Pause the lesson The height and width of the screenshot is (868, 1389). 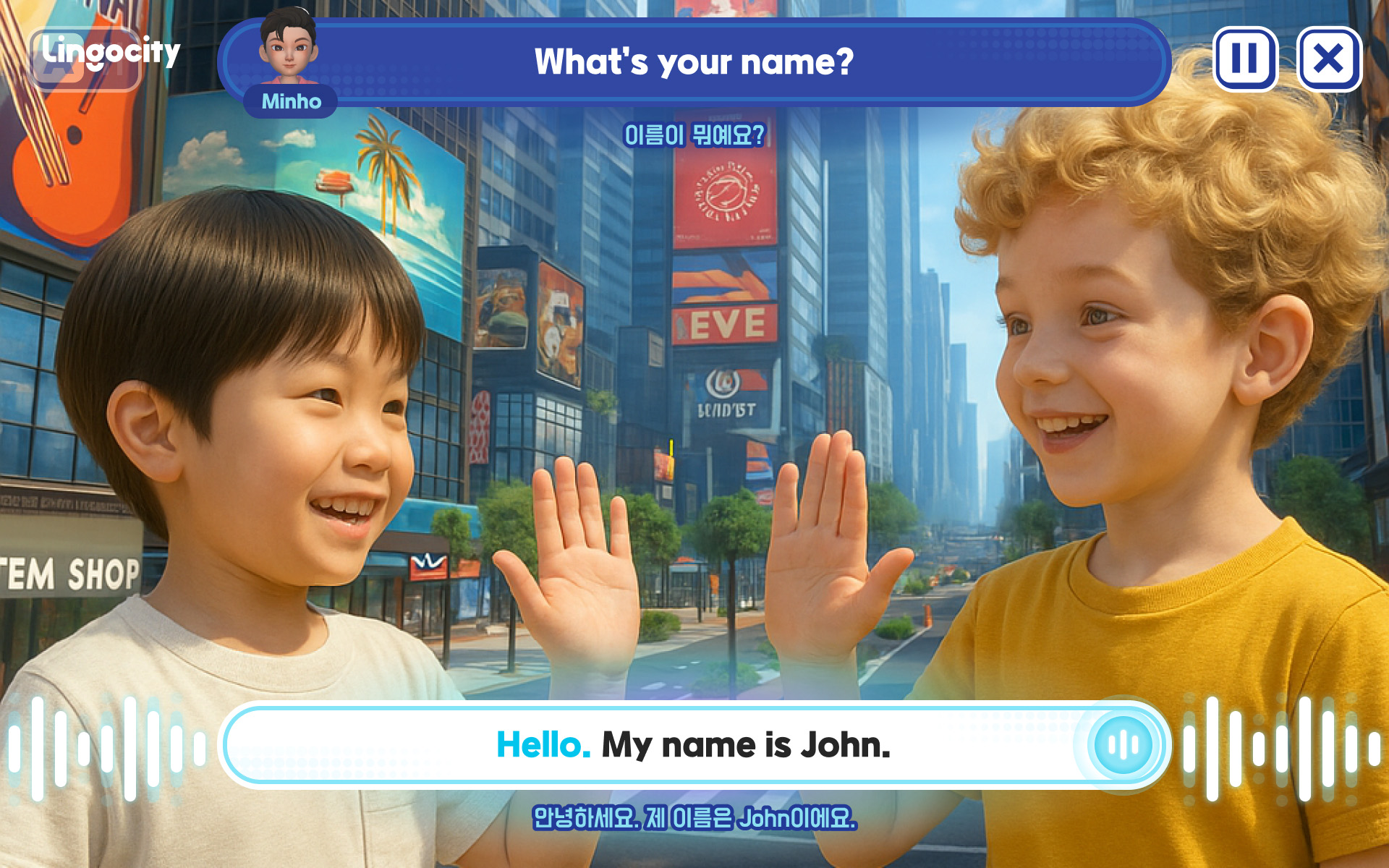coord(1245,59)
